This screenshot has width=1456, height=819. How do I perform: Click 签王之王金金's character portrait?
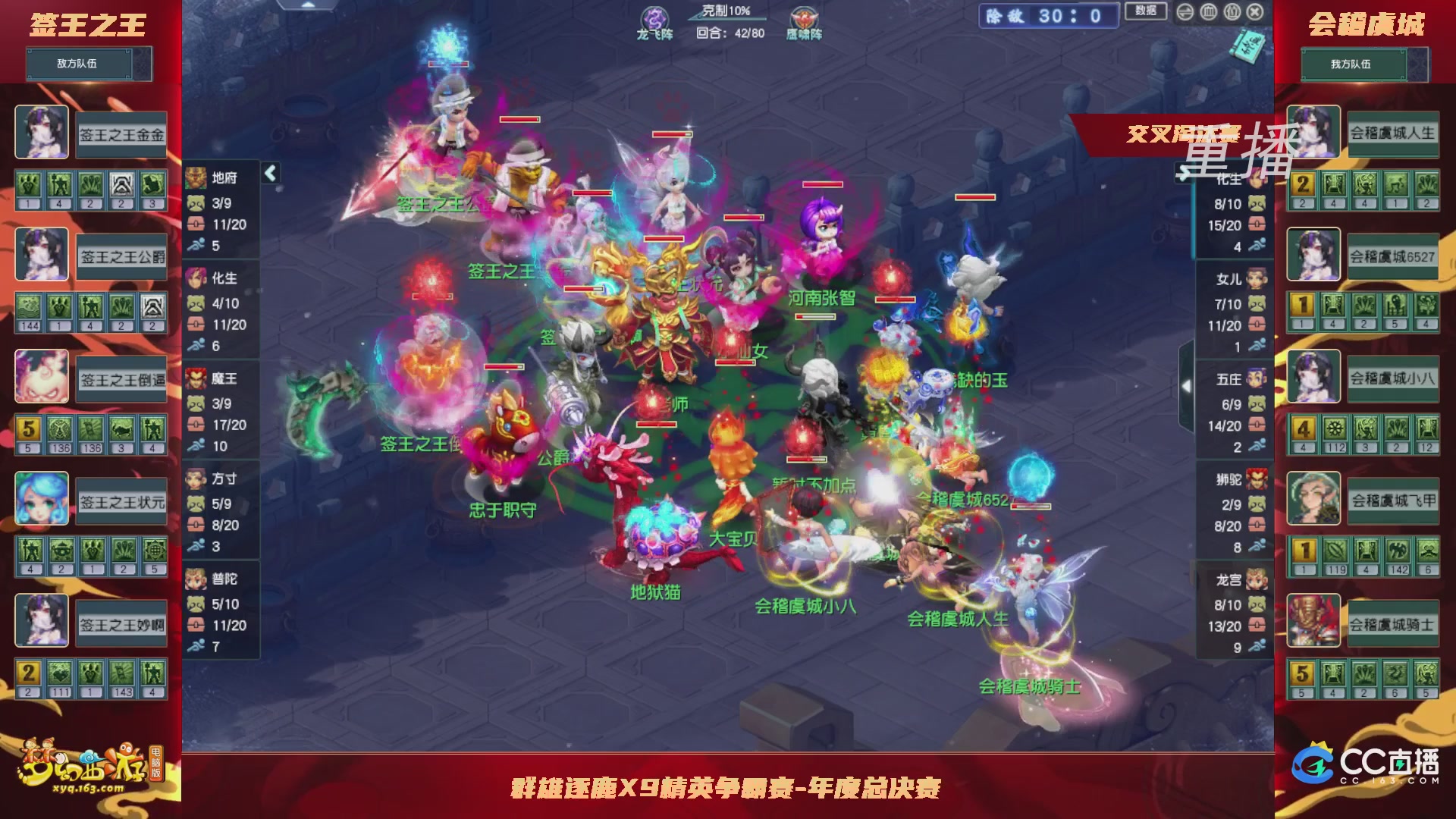pyautogui.click(x=42, y=133)
